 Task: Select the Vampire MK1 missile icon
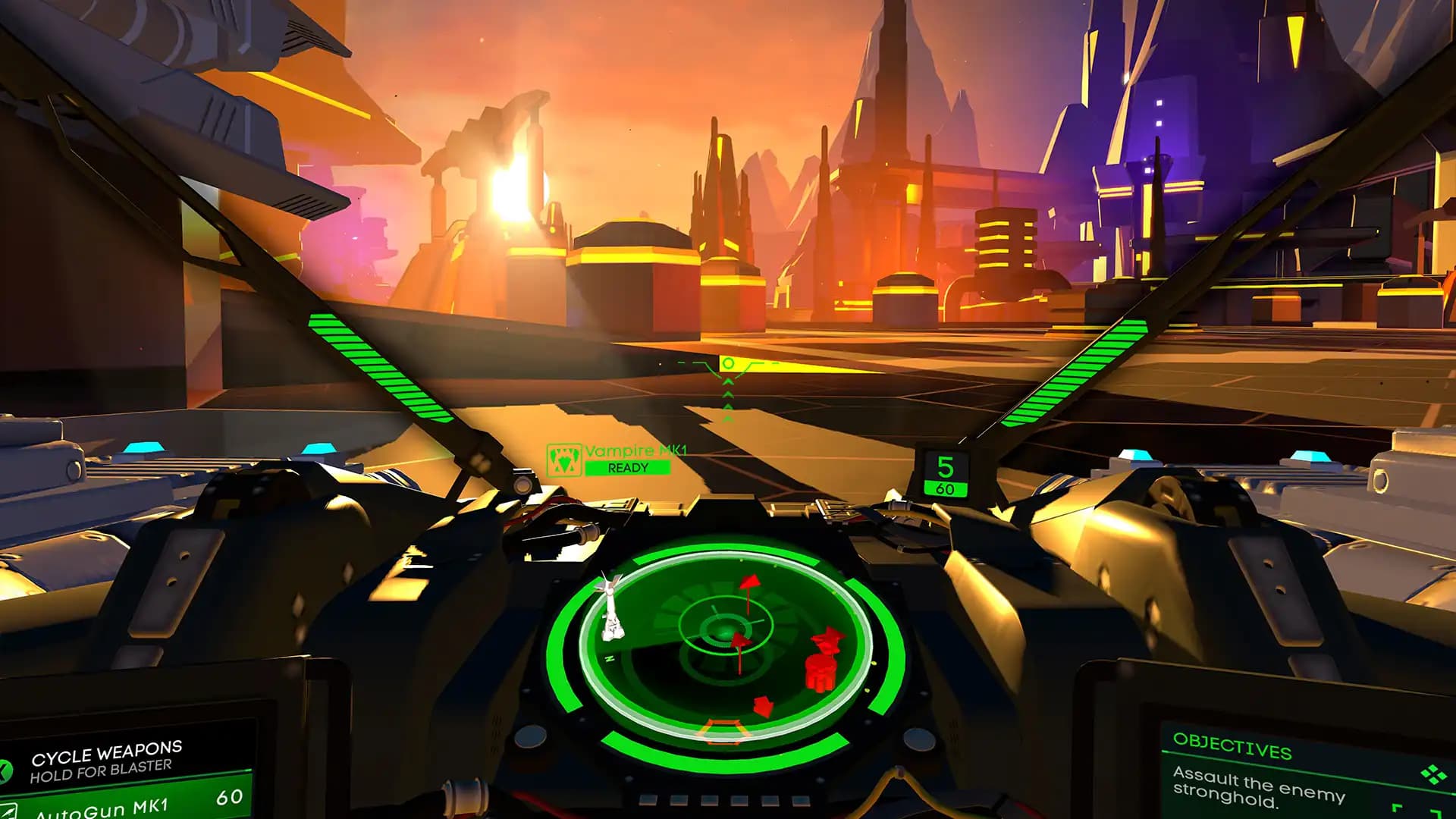(x=564, y=460)
